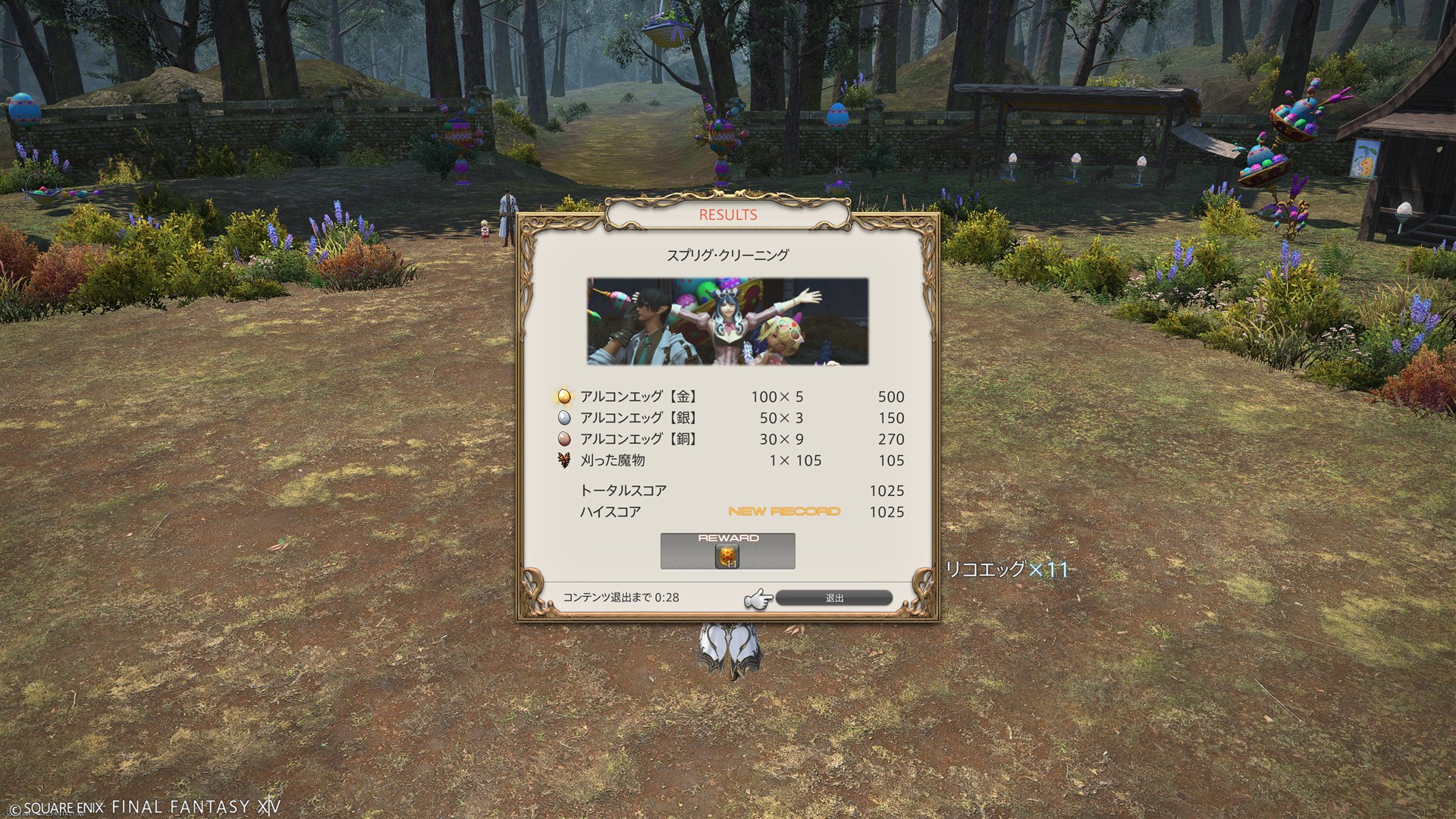Select the egg reward item icon

point(727,557)
